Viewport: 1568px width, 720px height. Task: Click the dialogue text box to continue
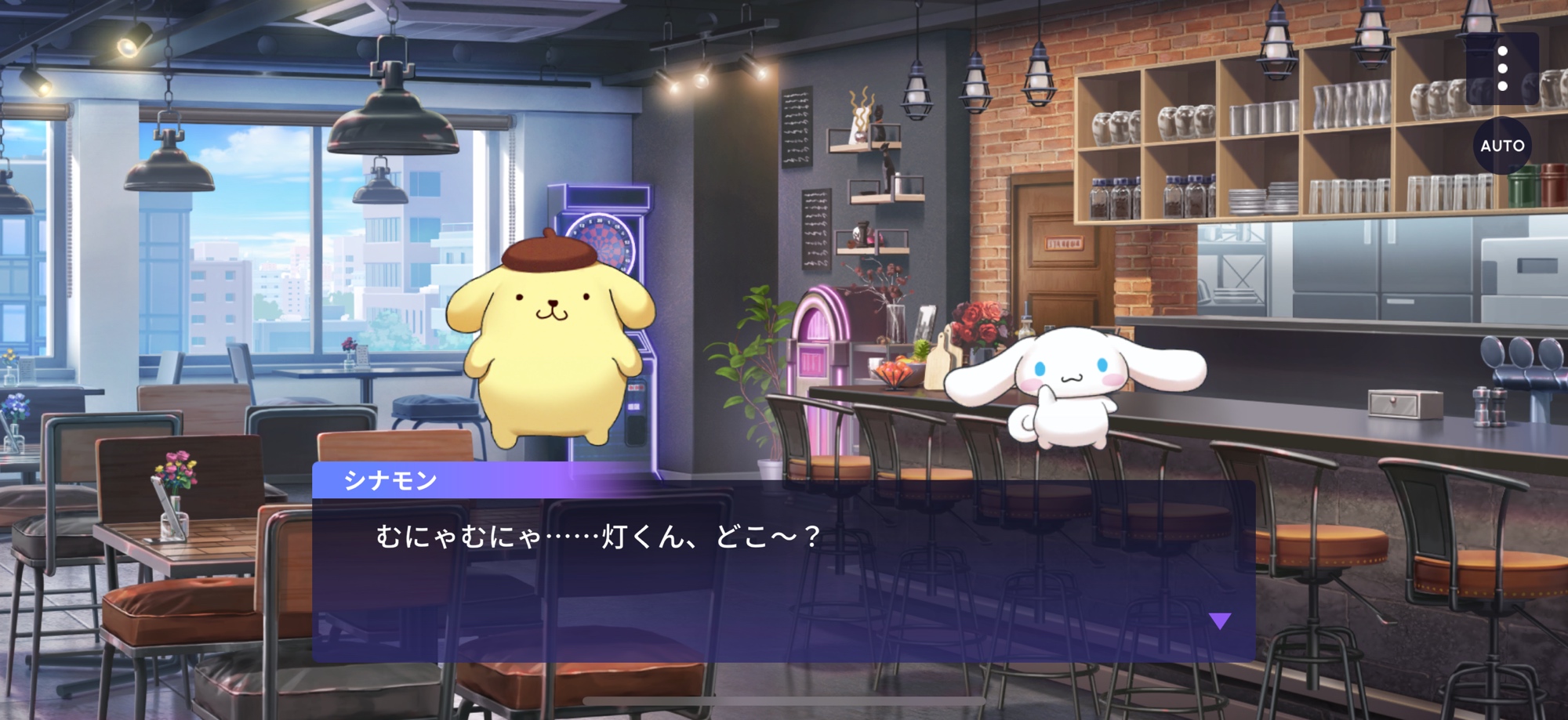pyautogui.click(x=784, y=578)
